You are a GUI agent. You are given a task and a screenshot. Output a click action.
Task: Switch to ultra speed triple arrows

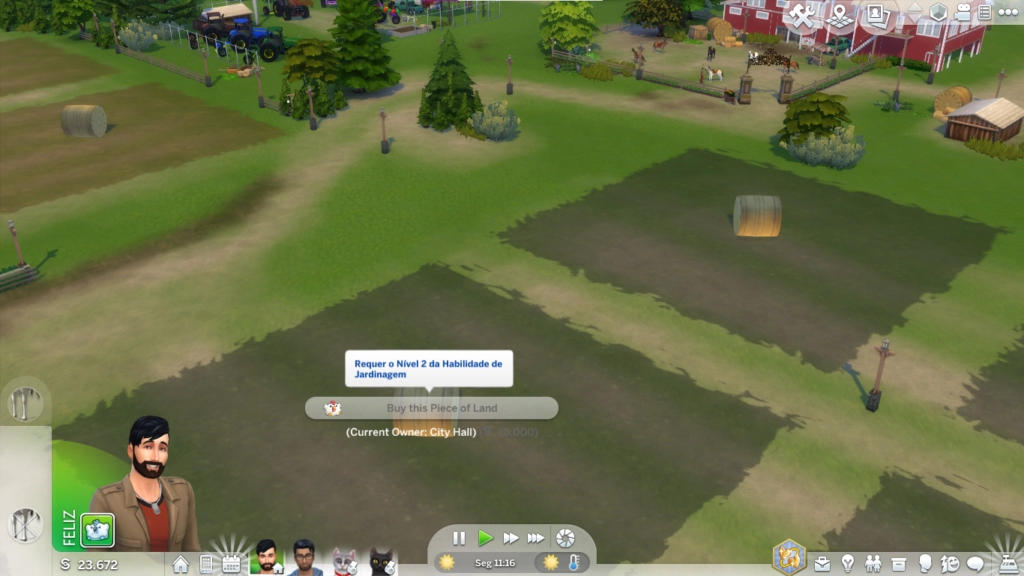coord(536,538)
